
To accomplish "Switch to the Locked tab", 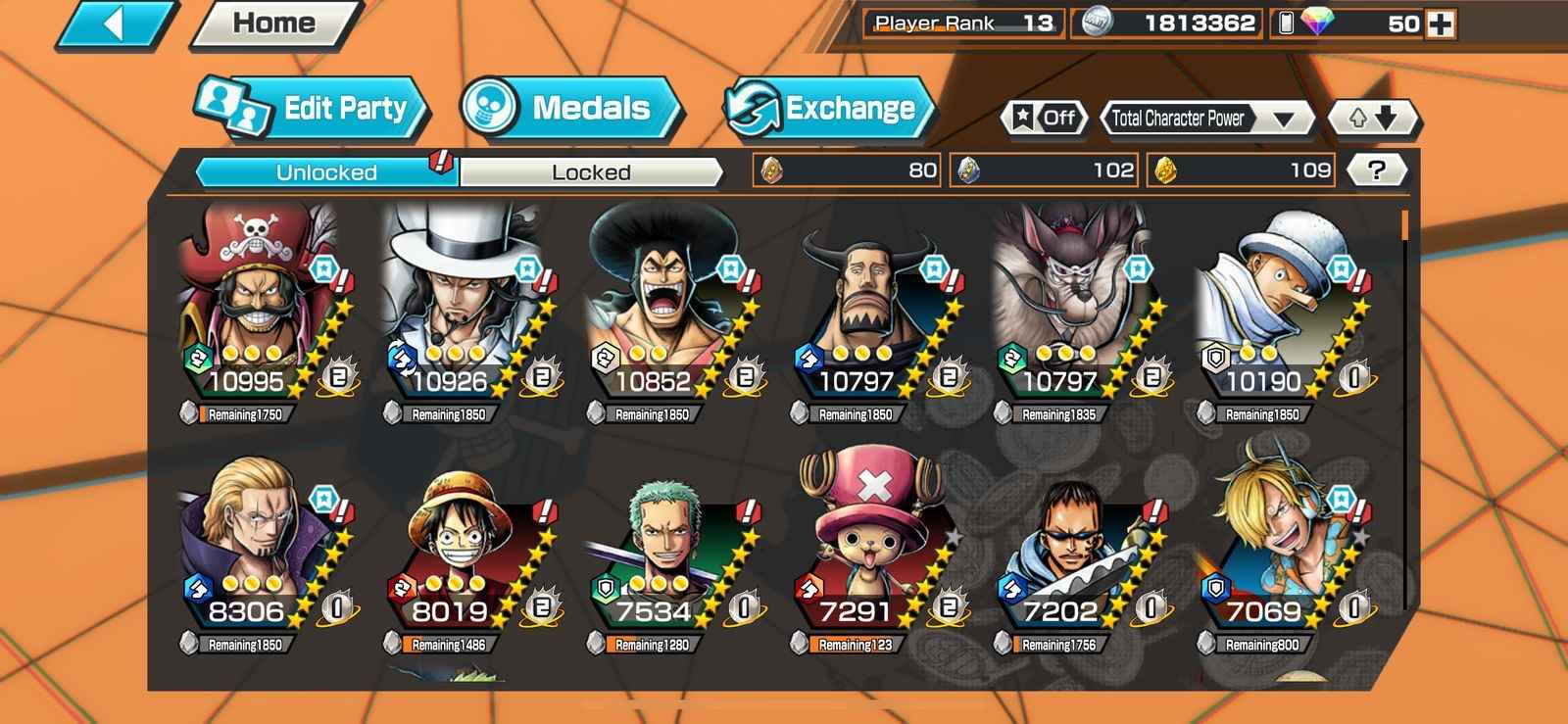I will (x=588, y=171).
